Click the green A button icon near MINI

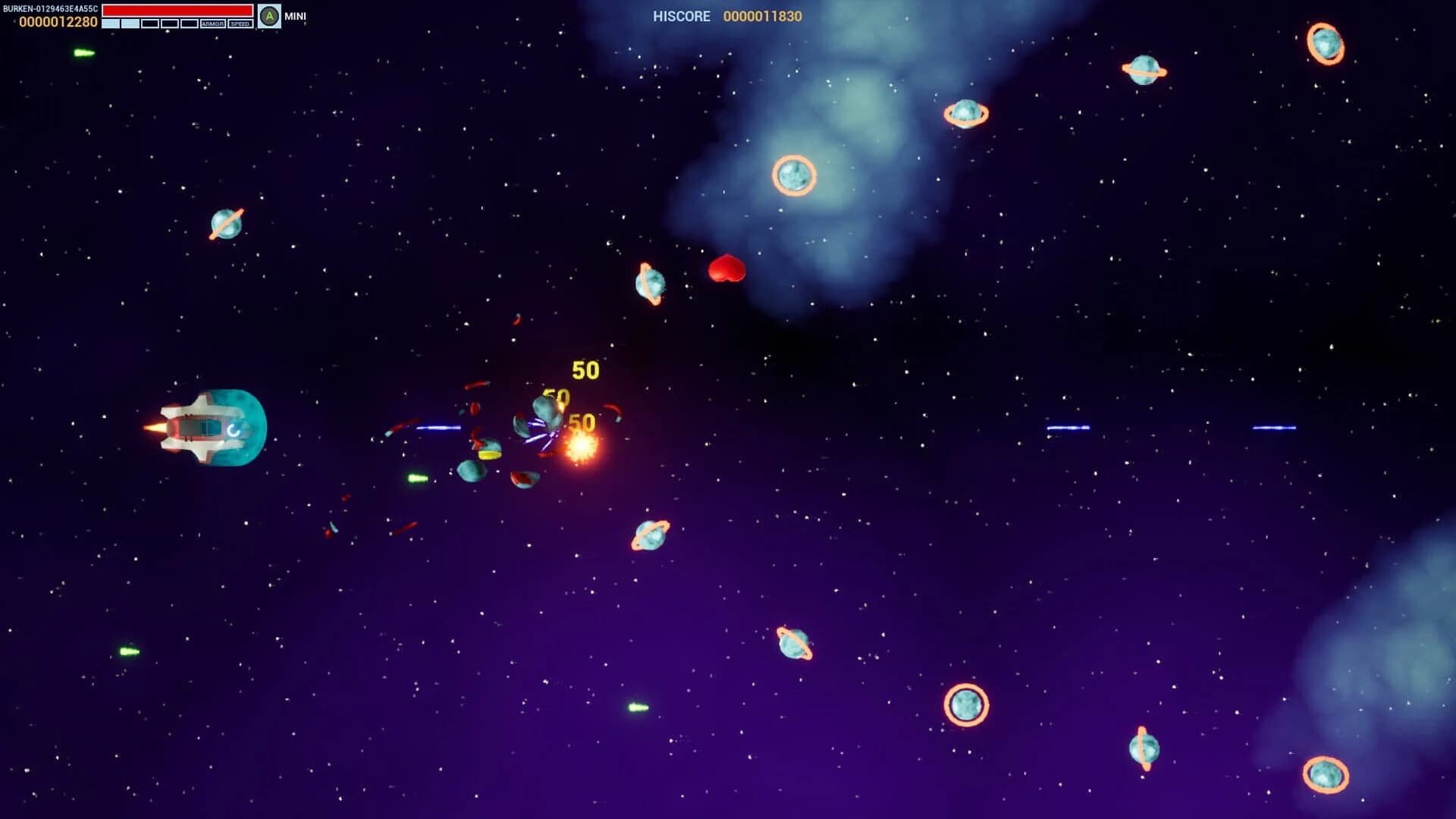click(x=269, y=14)
